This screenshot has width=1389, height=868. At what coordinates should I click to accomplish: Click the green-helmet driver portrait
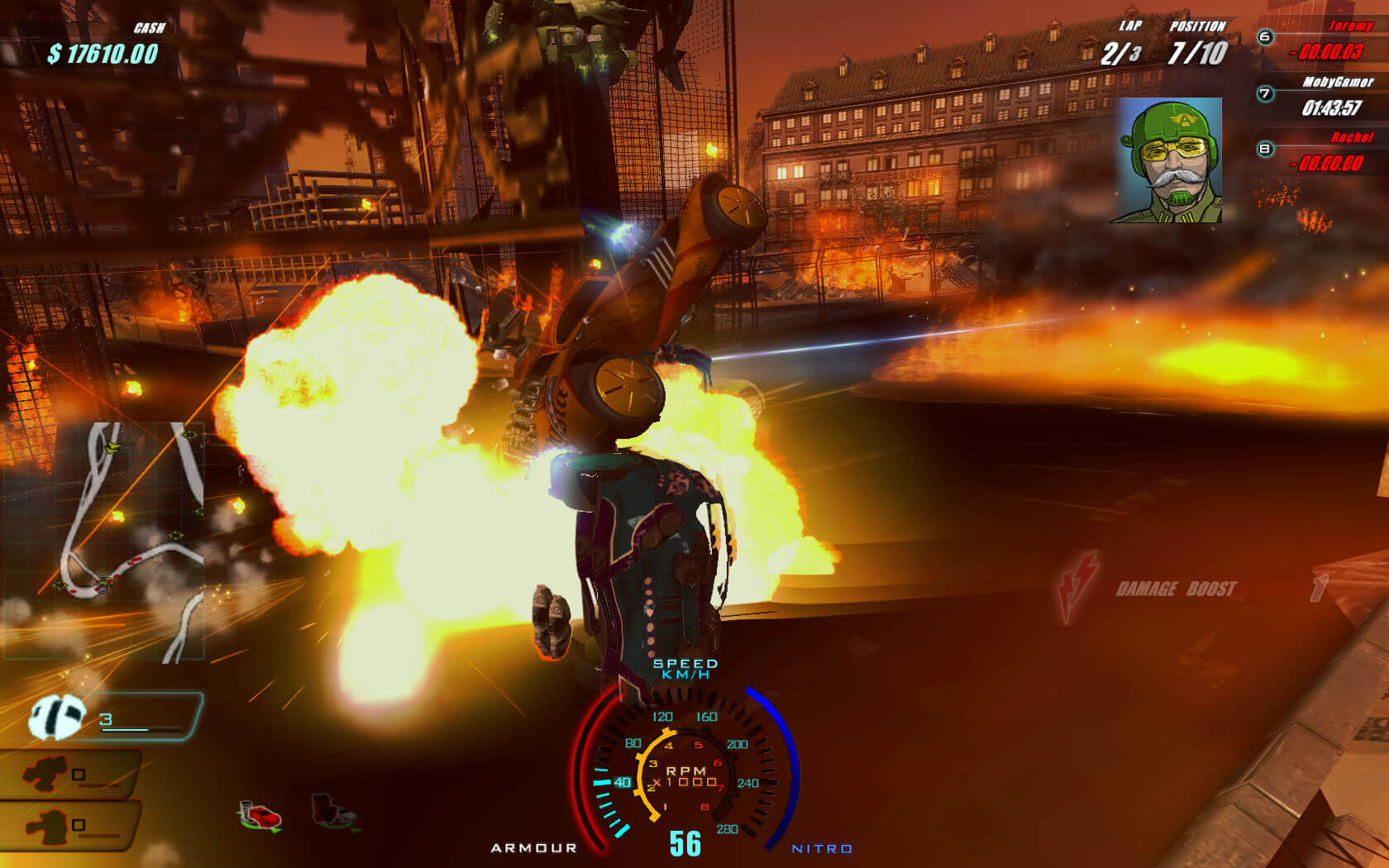pos(1167,160)
